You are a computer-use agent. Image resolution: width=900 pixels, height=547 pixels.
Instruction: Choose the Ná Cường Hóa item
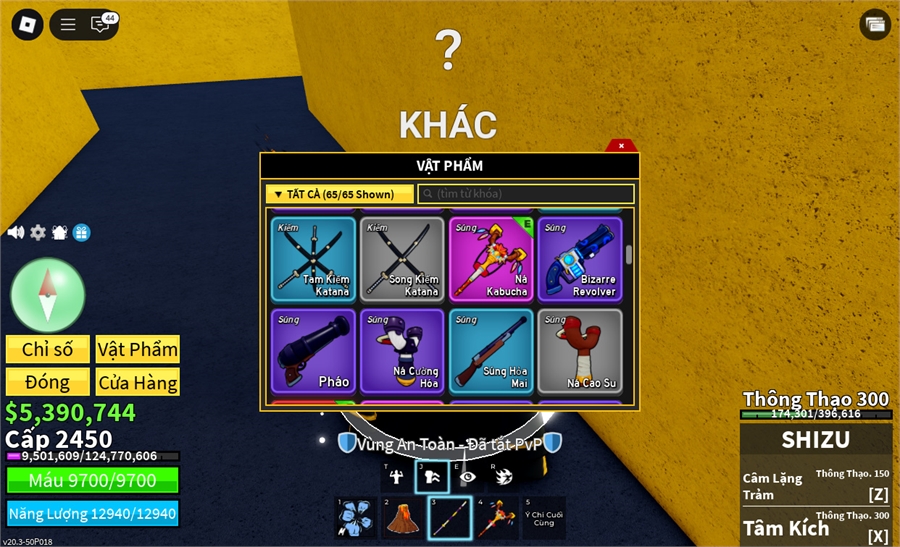coord(402,351)
